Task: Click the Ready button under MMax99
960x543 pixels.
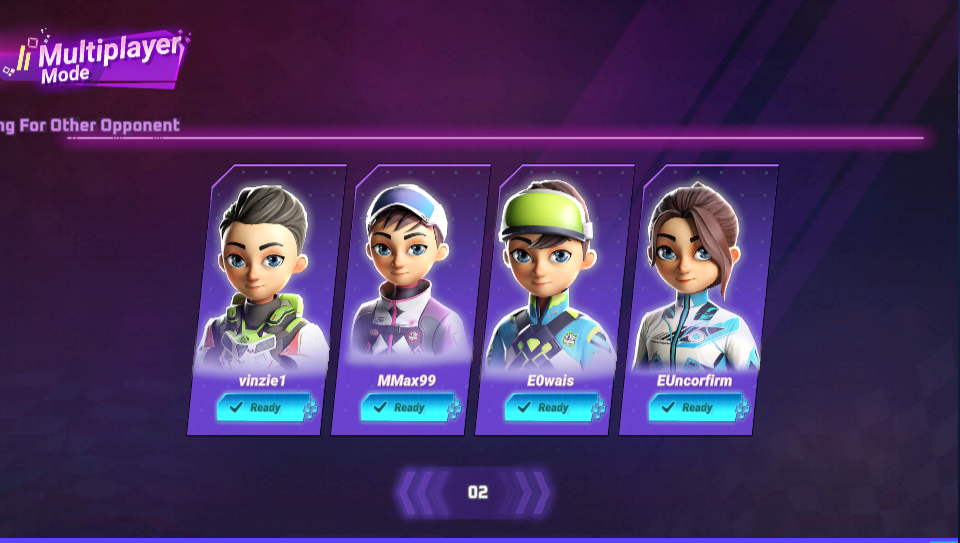Action: (404, 408)
